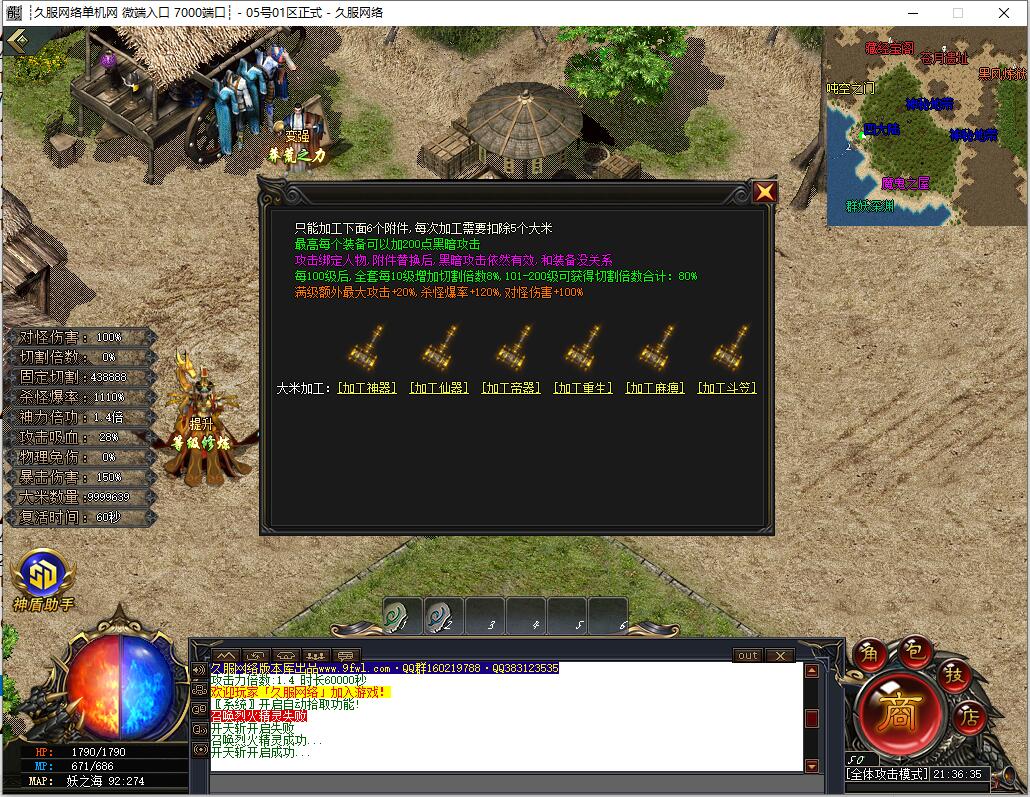
Task: Click the minimap
Action: tap(925, 126)
